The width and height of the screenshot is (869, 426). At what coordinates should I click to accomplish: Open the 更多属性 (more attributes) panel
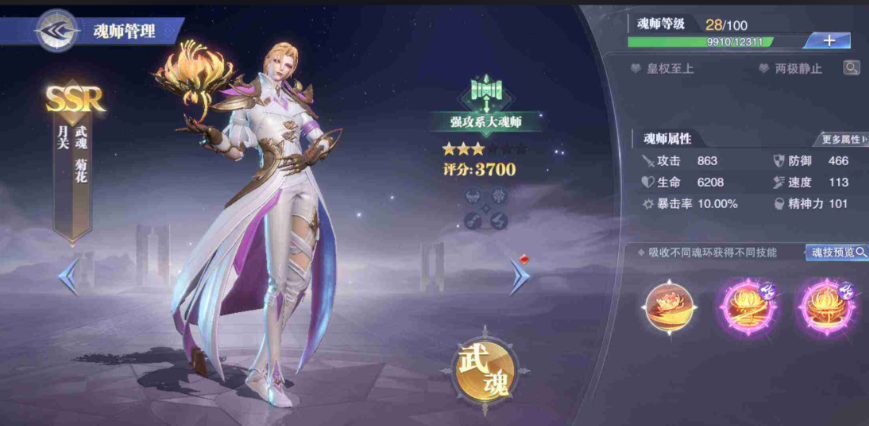[x=840, y=139]
